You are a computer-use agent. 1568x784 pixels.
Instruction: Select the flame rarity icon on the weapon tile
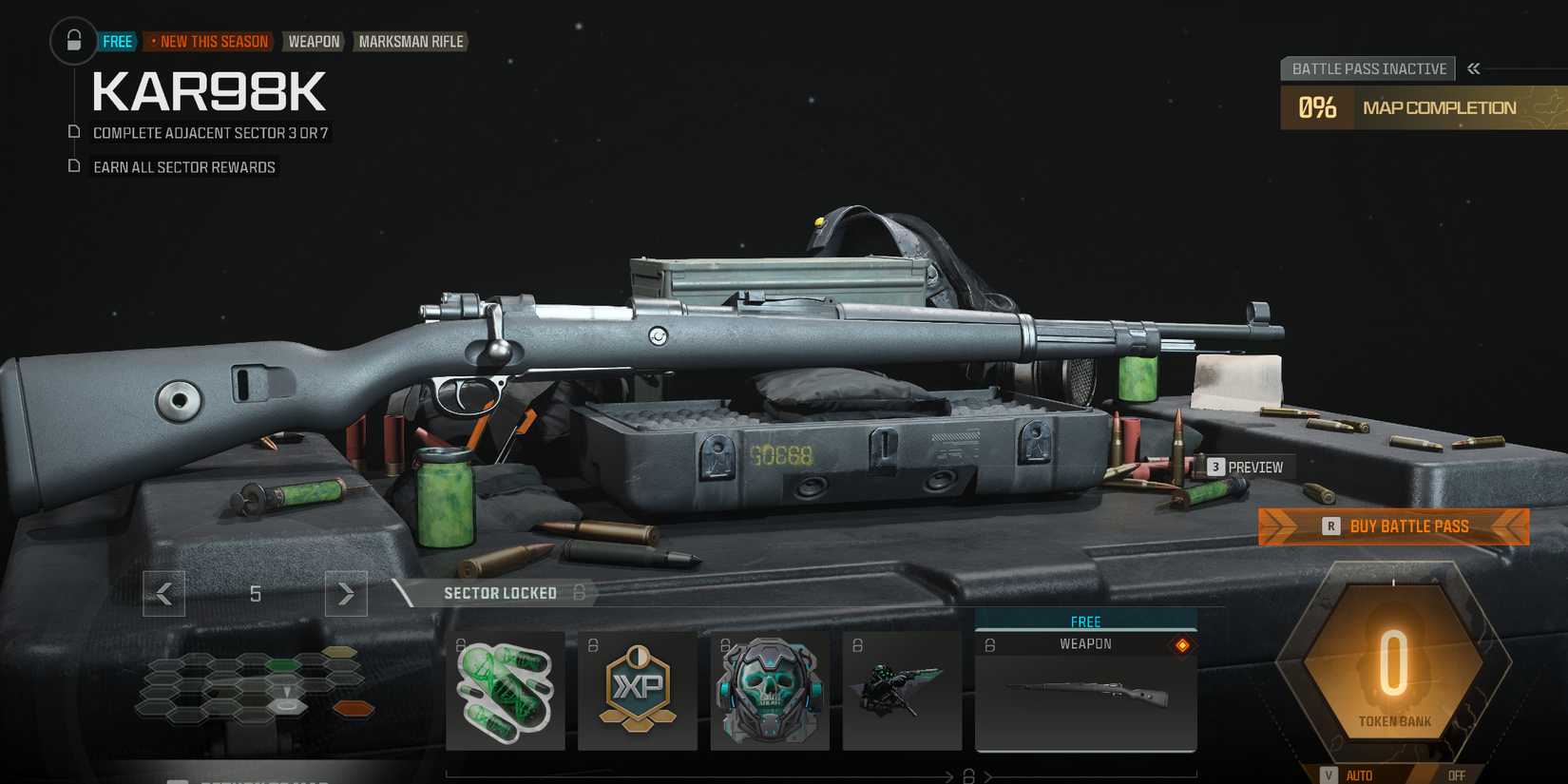(1182, 643)
